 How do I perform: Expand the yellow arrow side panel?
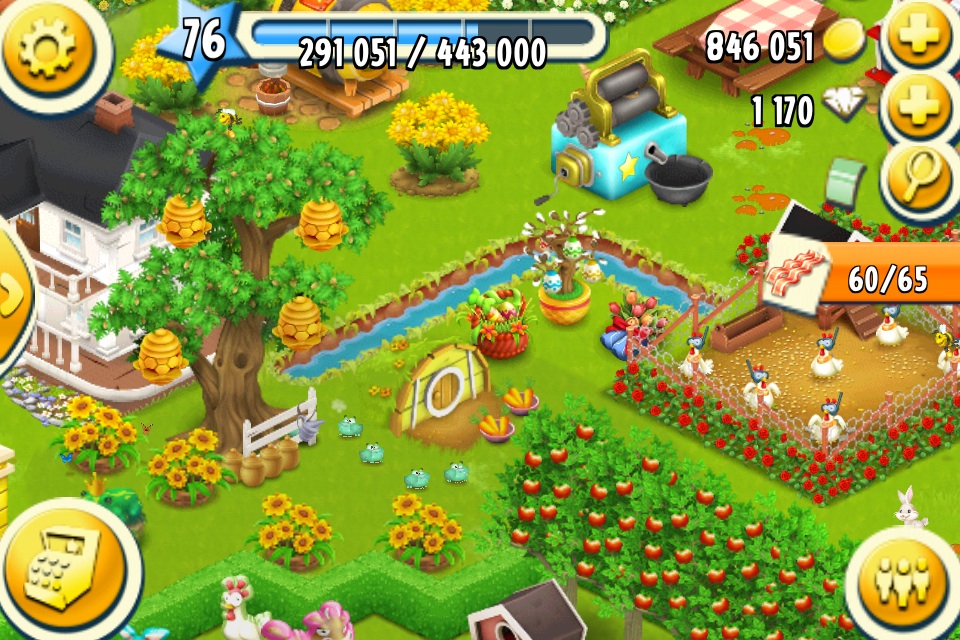[x=12, y=293]
